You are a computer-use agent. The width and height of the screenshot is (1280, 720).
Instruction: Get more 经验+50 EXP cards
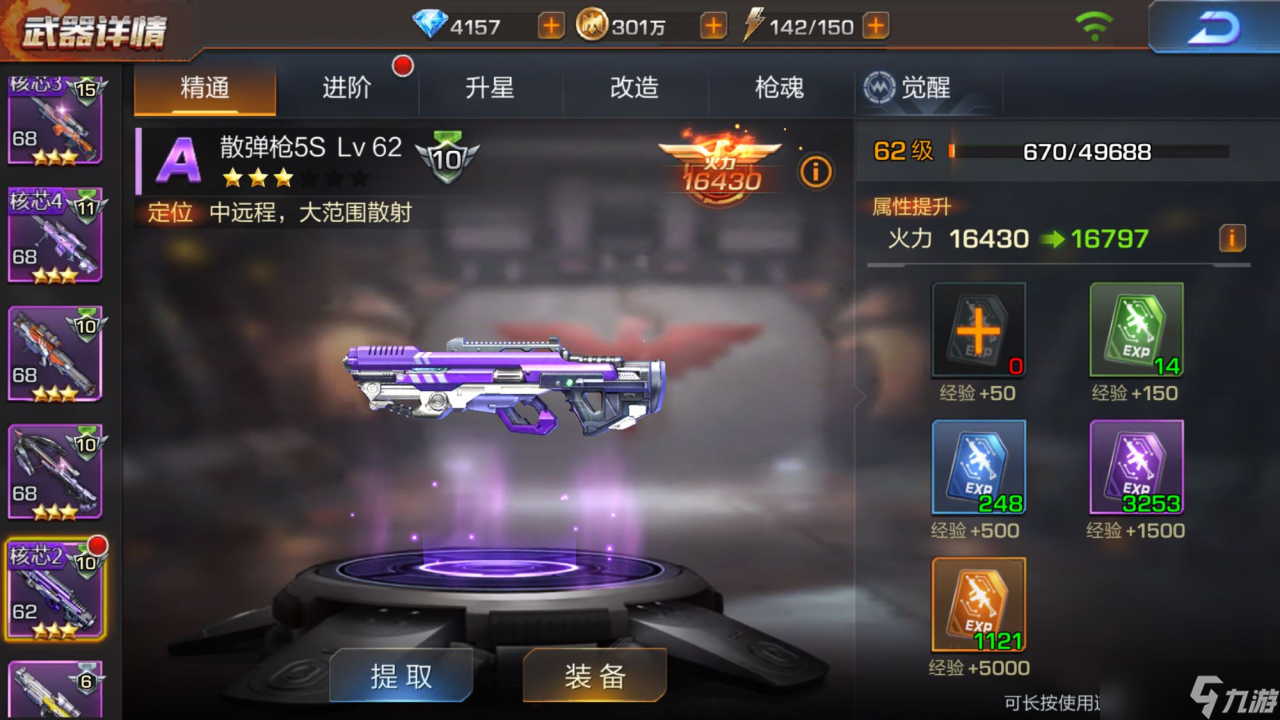coord(978,330)
